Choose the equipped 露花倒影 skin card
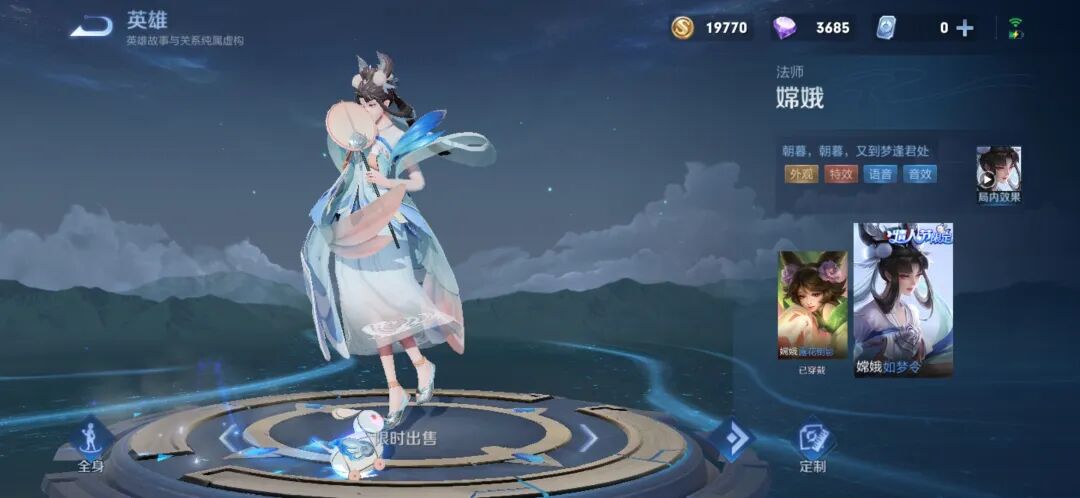 click(812, 304)
